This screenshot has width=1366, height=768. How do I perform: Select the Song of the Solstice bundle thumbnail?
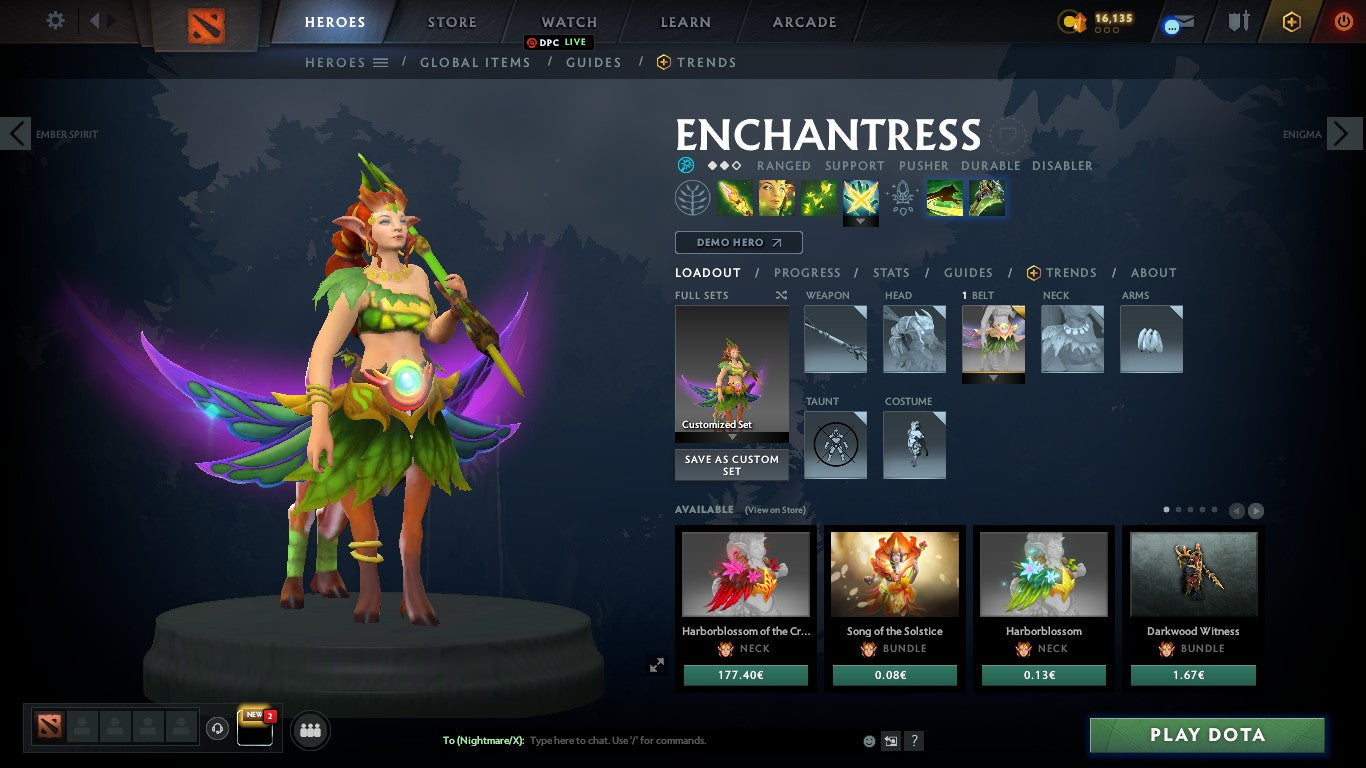(894, 574)
